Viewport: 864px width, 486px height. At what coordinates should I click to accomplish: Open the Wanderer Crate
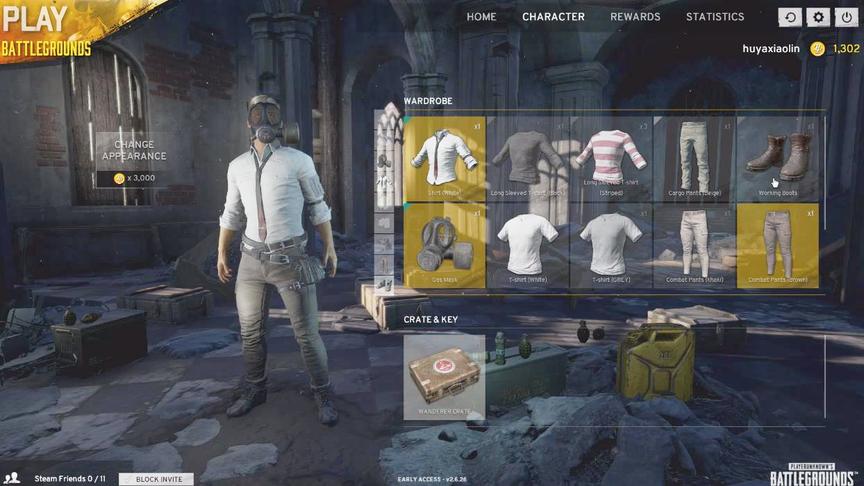coord(444,377)
